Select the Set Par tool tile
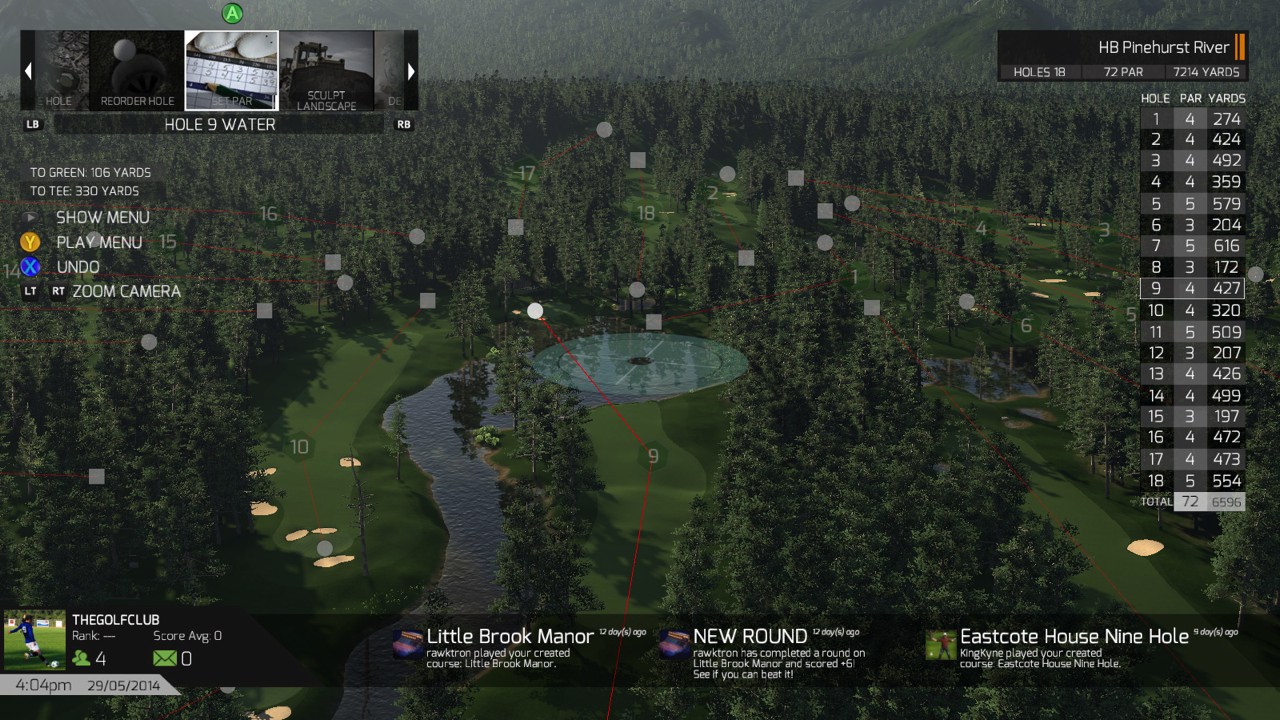Viewport: 1280px width, 720px height. click(x=231, y=70)
